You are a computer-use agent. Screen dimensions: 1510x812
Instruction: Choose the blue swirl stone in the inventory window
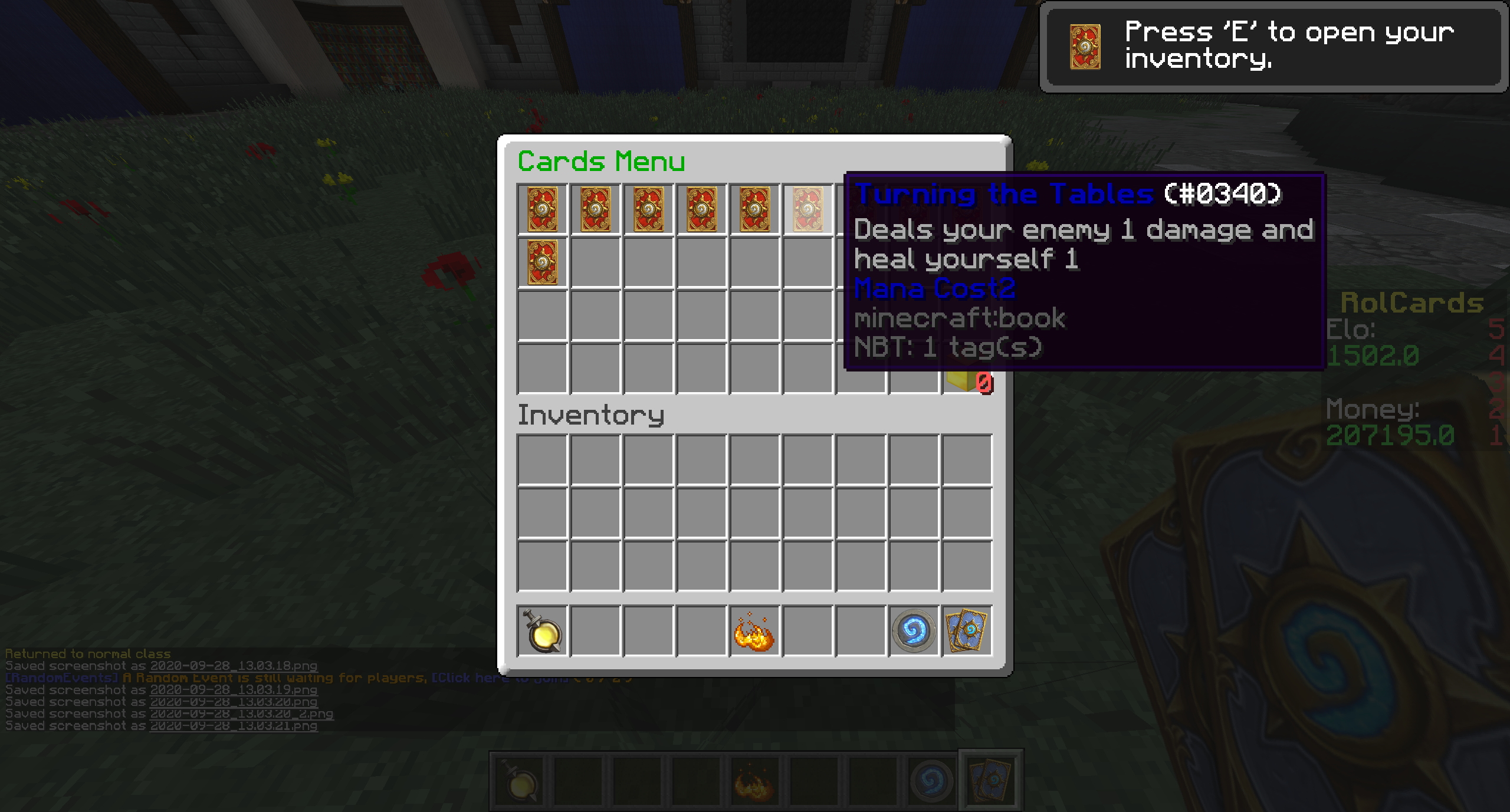[x=913, y=631]
